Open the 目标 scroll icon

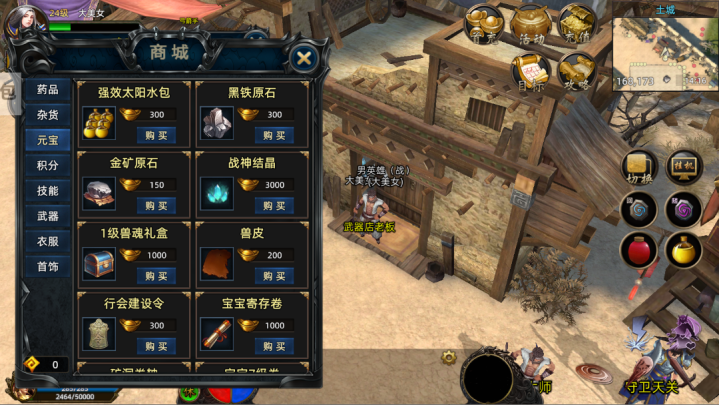point(531,70)
